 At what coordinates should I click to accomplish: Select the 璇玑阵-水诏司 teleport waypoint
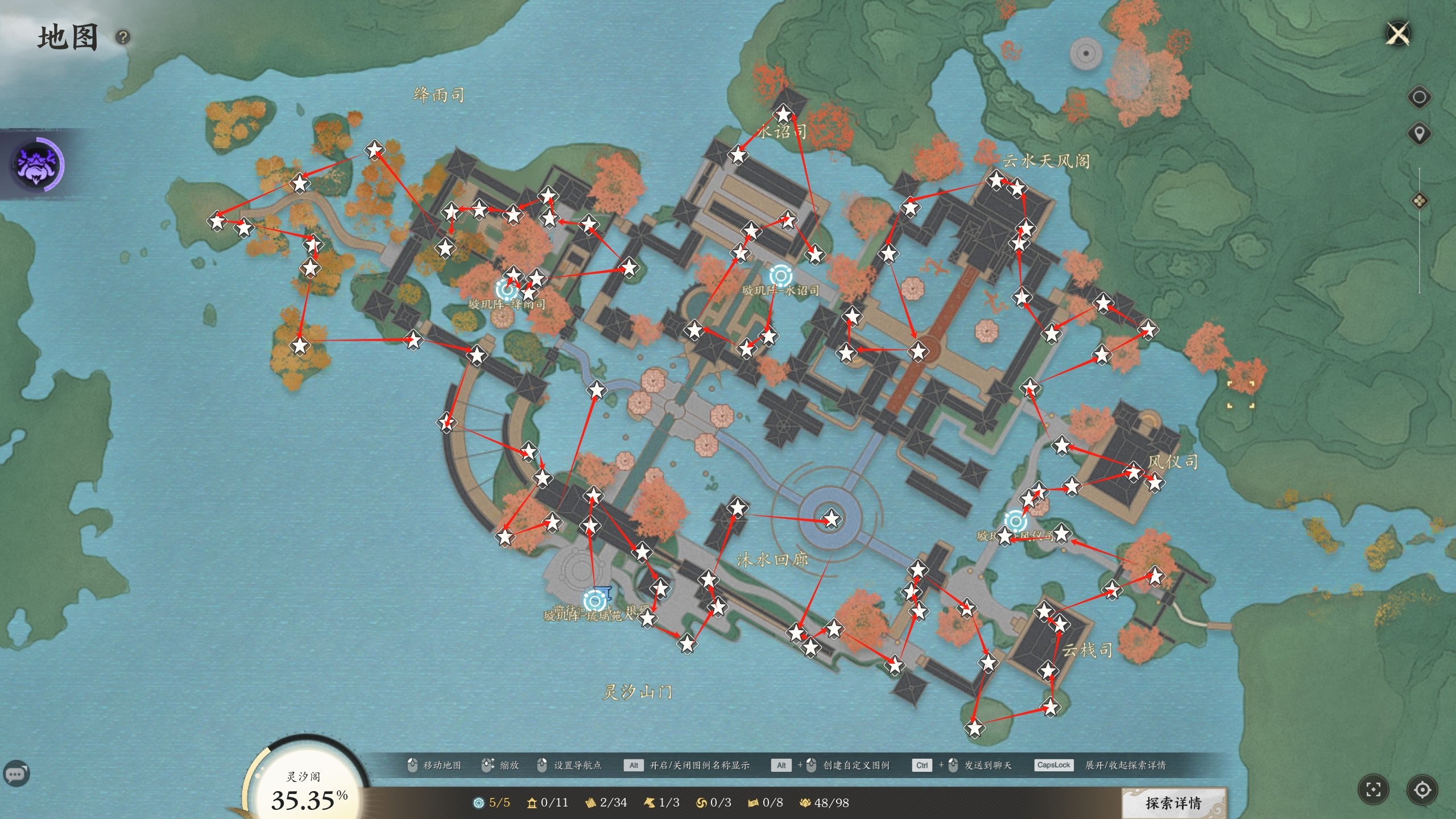tap(781, 276)
